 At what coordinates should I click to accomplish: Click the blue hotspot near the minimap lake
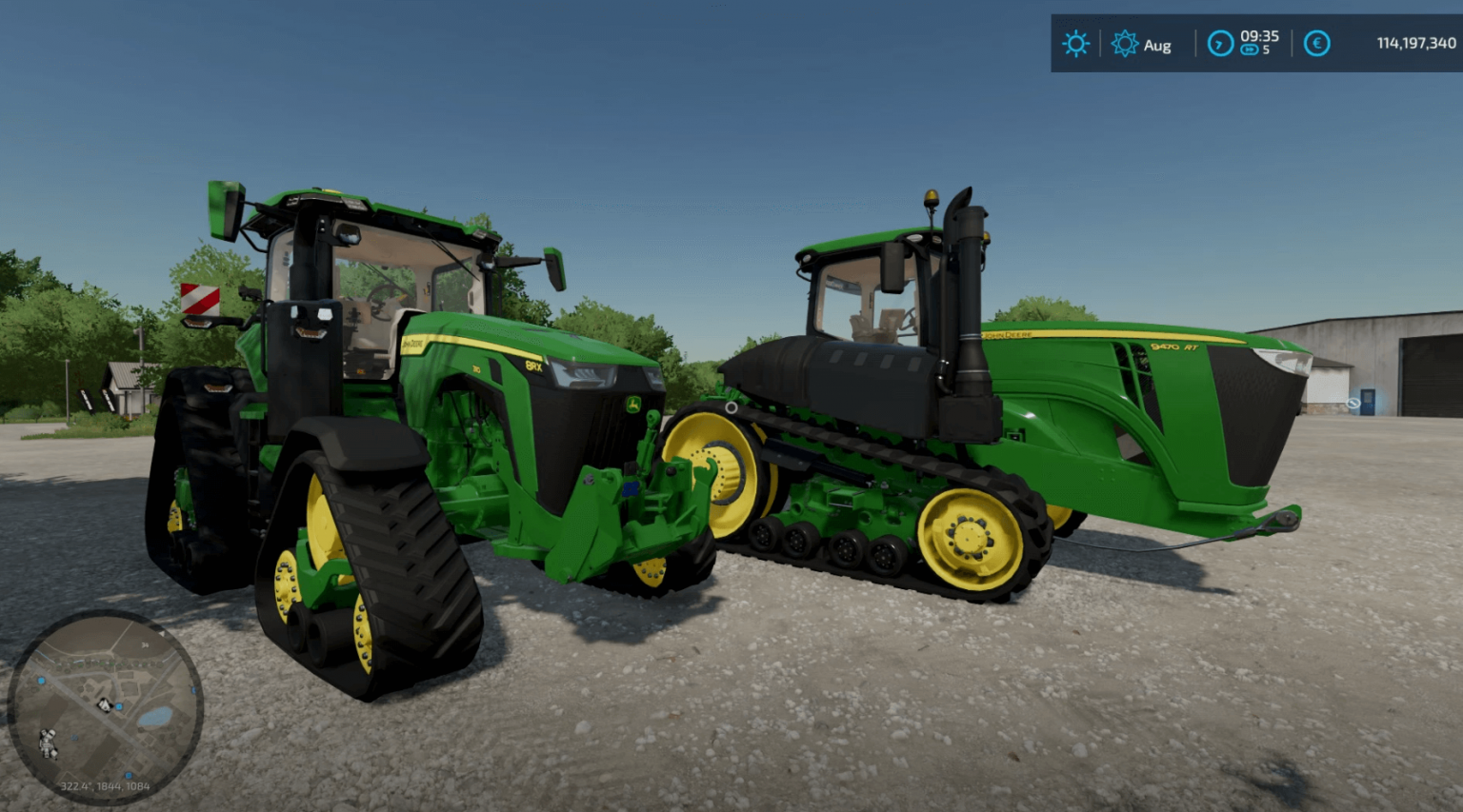(x=119, y=706)
